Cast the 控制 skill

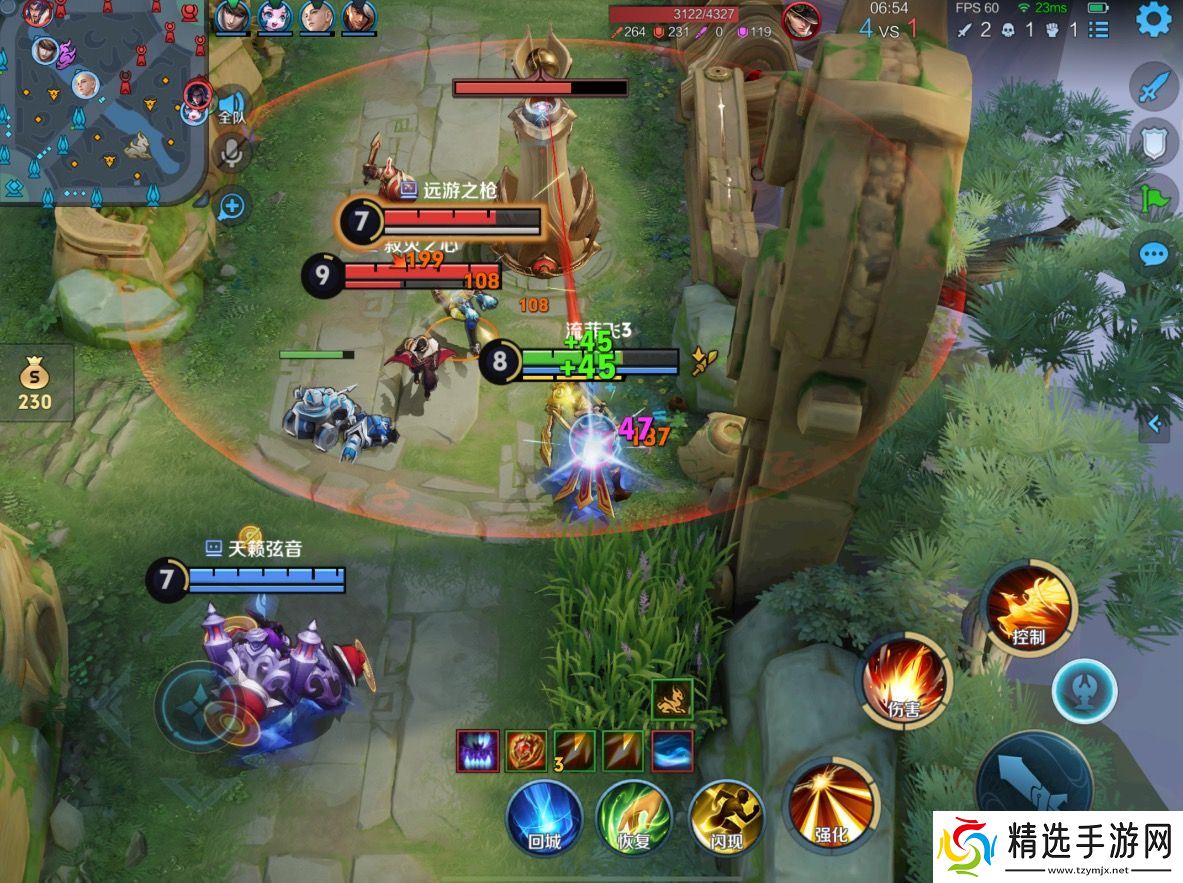[x=1028, y=604]
